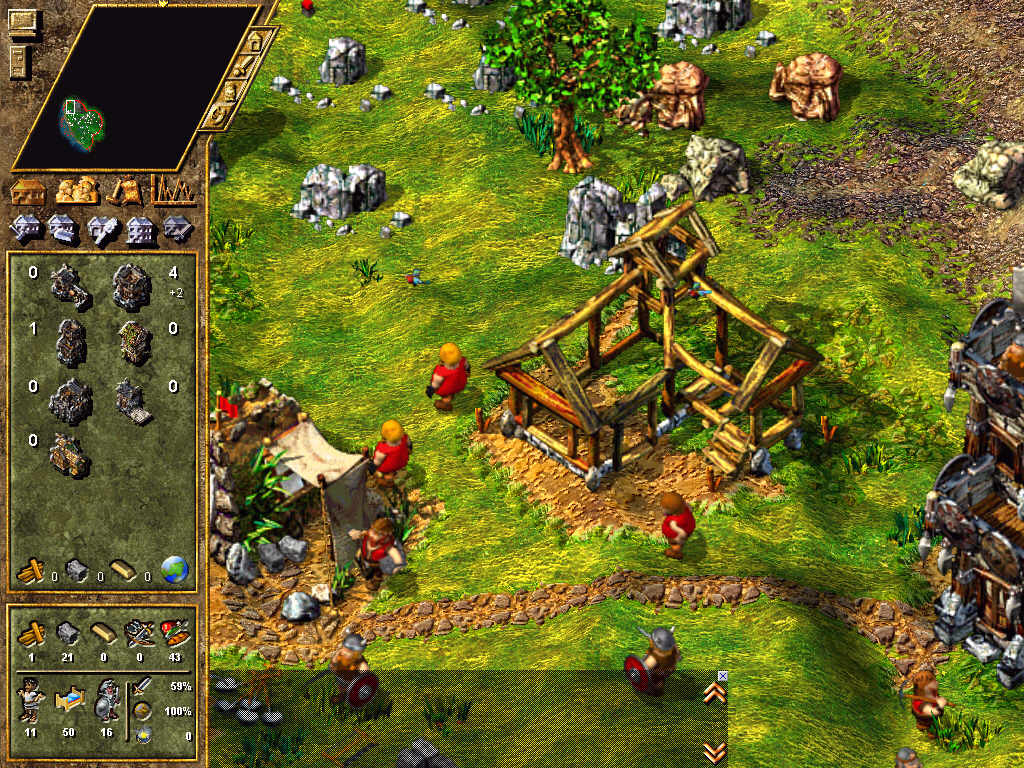Viewport: 1024px width, 768px height.
Task: Toggle the house icon beside the minimap
Action: coord(256,43)
